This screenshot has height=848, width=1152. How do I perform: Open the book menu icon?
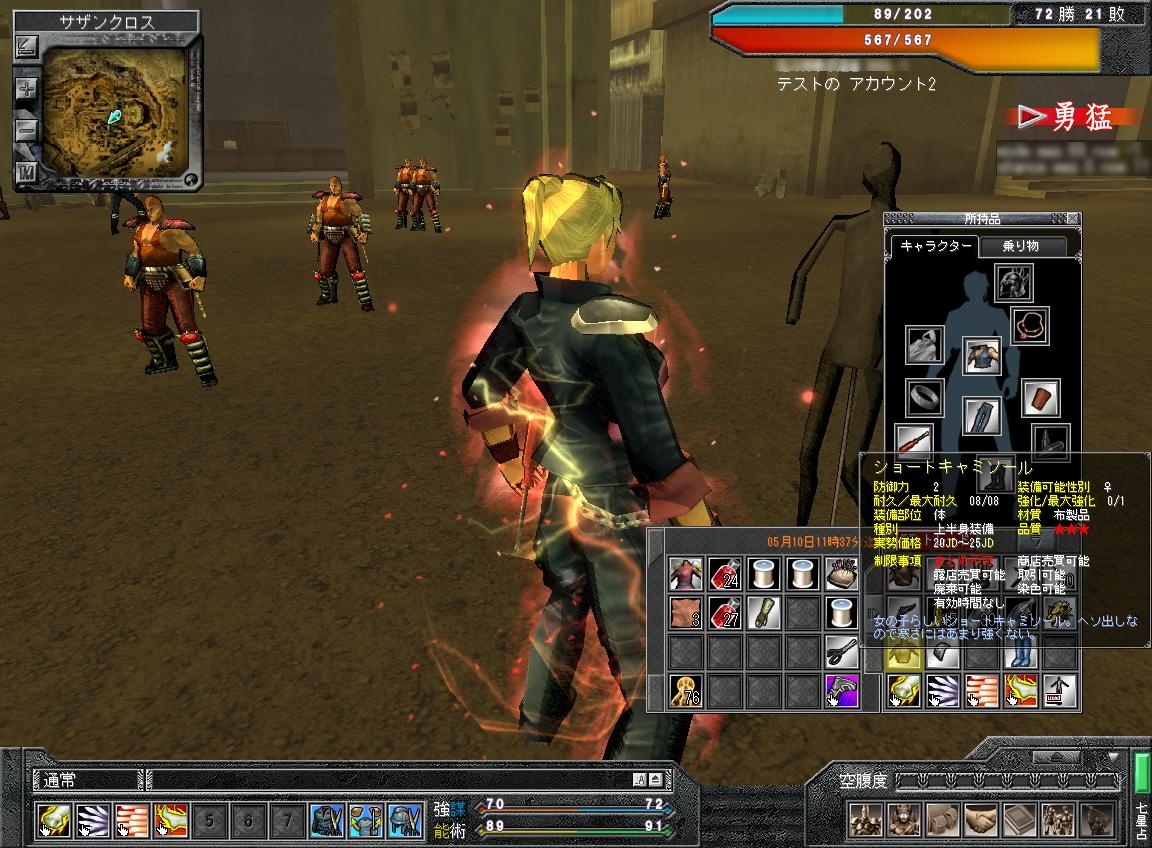point(1020,820)
